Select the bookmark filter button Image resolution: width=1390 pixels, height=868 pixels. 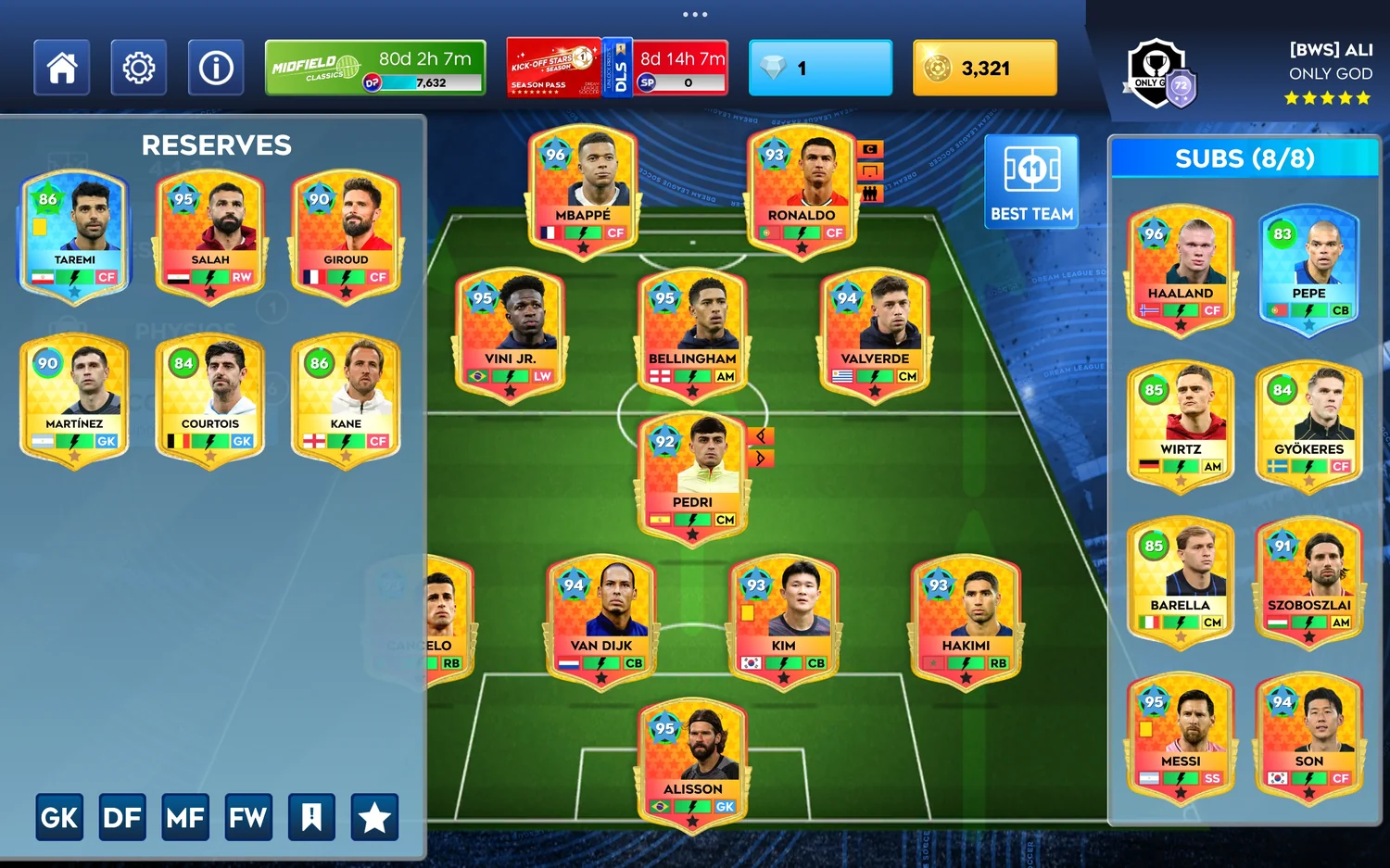(311, 817)
